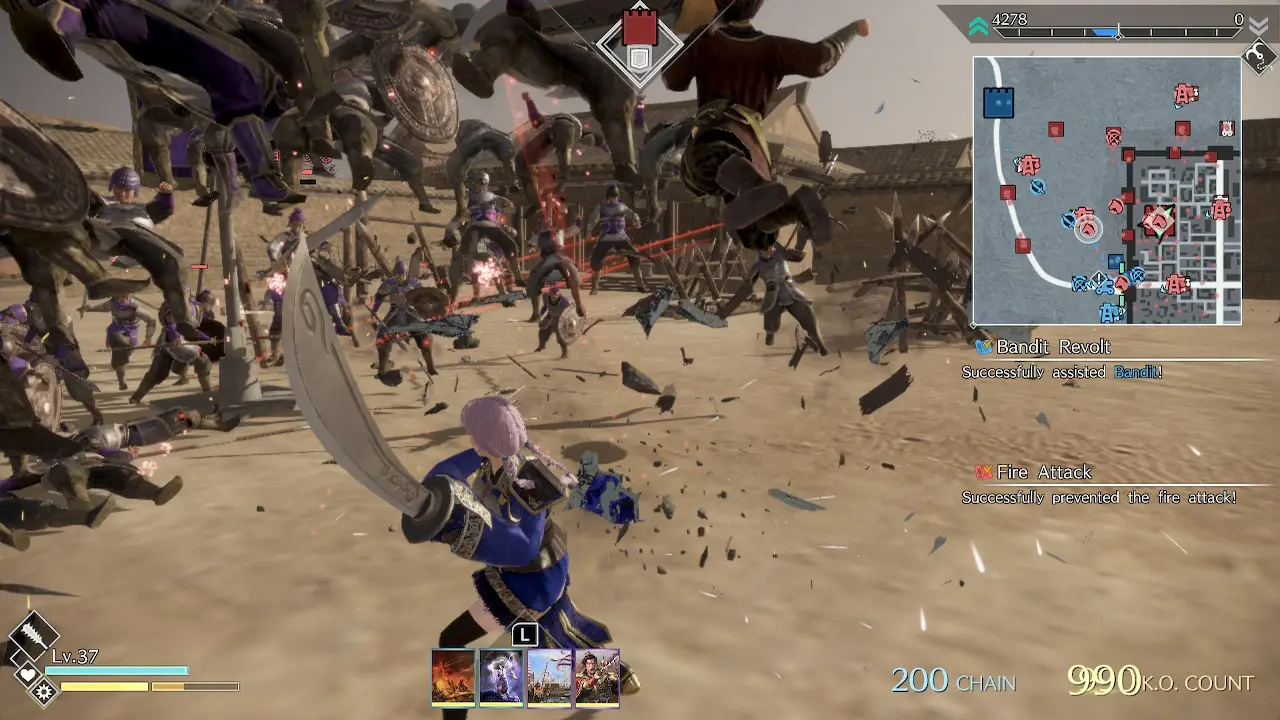Select the blue allied castle on minimap
Screen dimensions: 1280x720
point(998,102)
